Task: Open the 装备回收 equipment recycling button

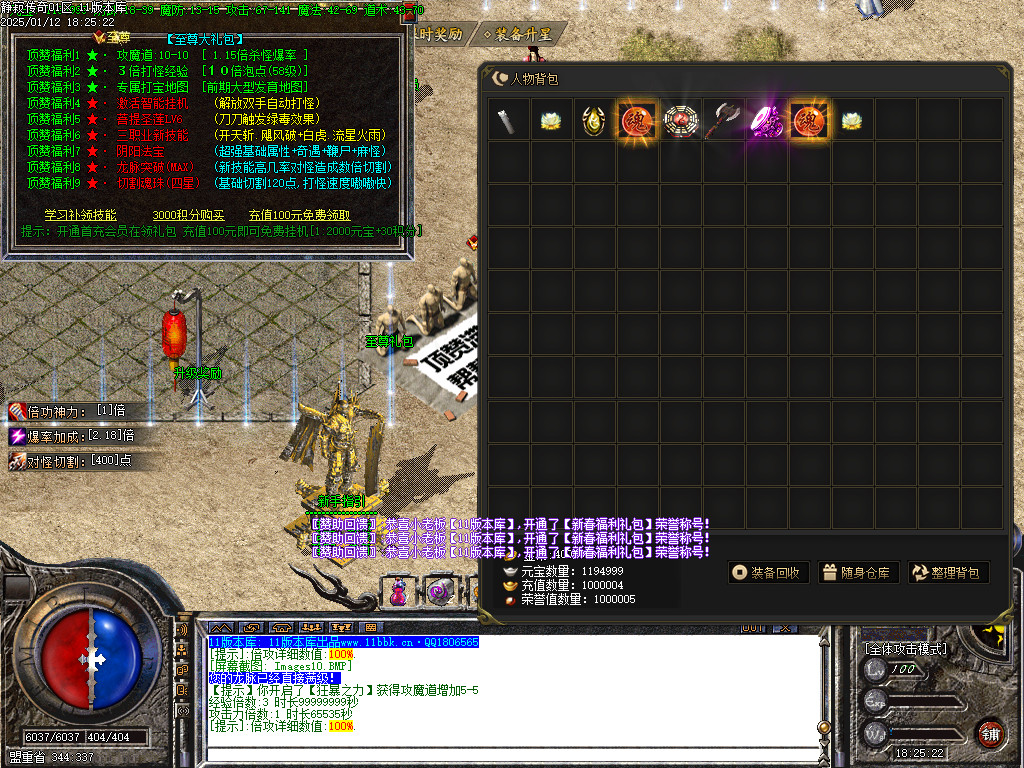Action: click(x=767, y=573)
